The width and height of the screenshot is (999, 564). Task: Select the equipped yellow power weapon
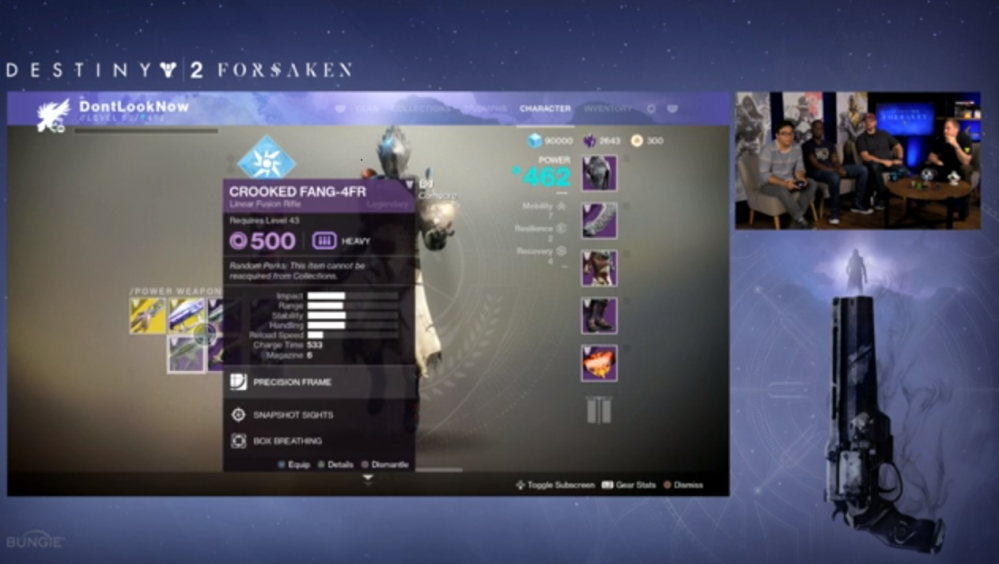(x=148, y=316)
